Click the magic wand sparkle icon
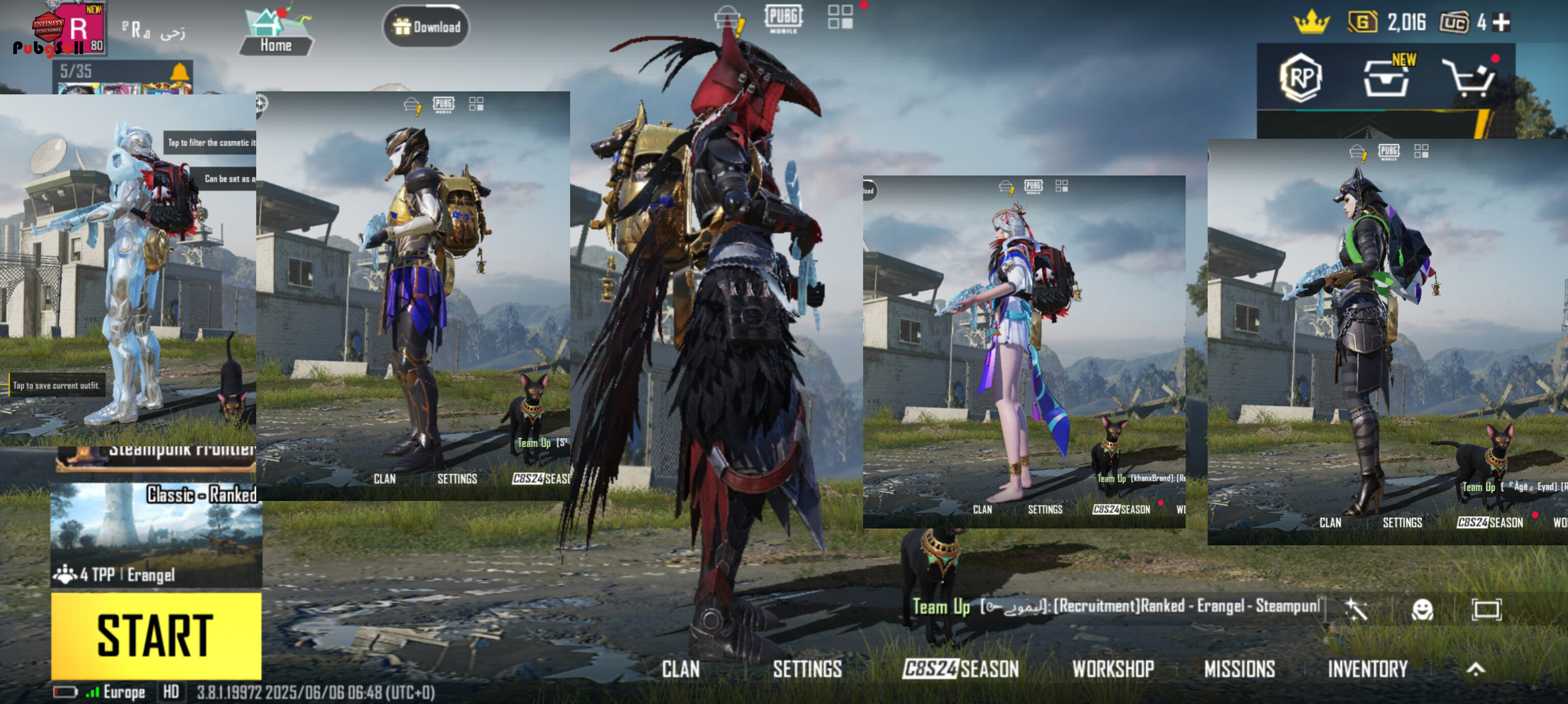This screenshot has width=1568, height=704. (x=1357, y=609)
